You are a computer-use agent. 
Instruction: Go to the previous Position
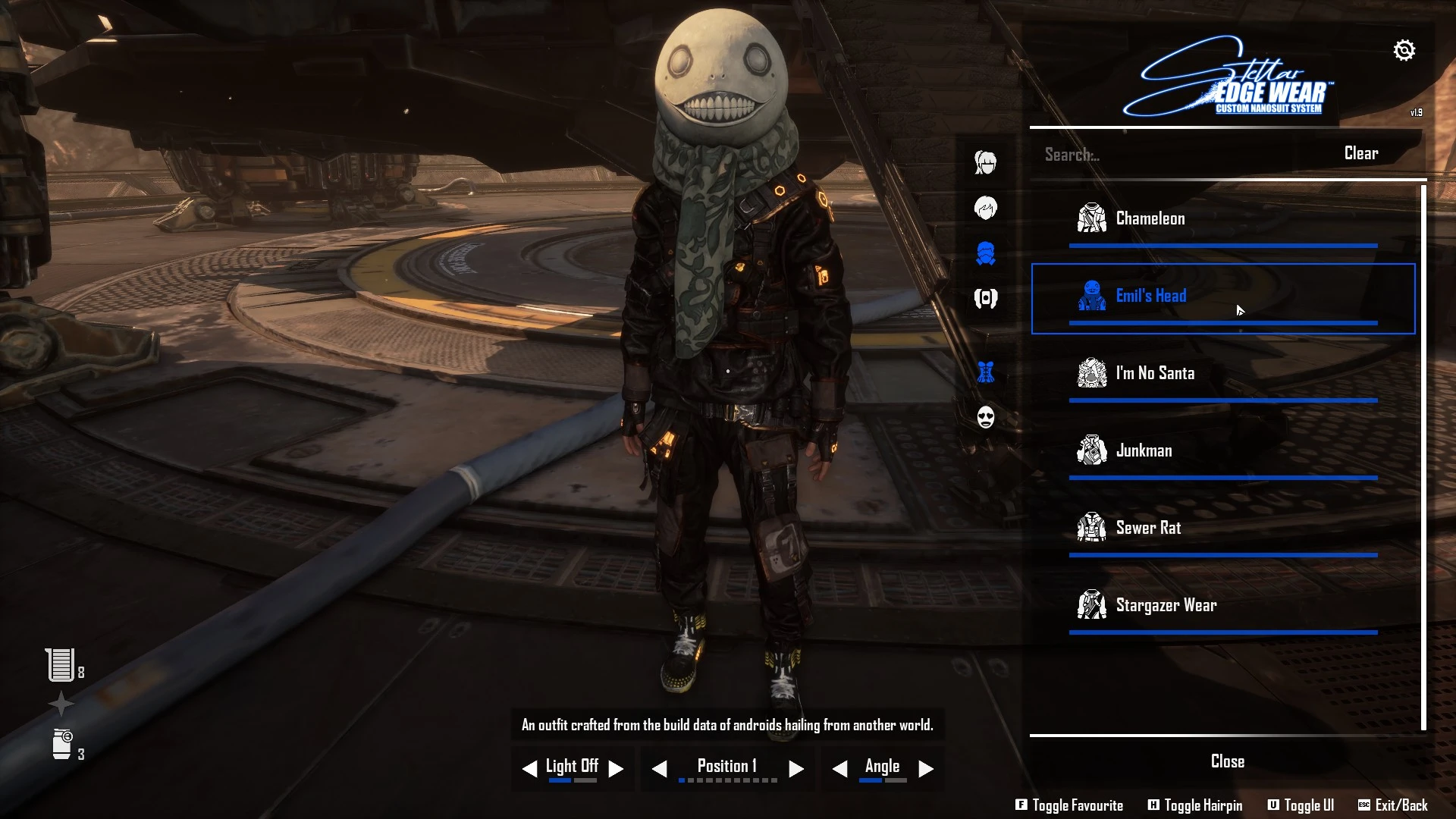tap(660, 769)
